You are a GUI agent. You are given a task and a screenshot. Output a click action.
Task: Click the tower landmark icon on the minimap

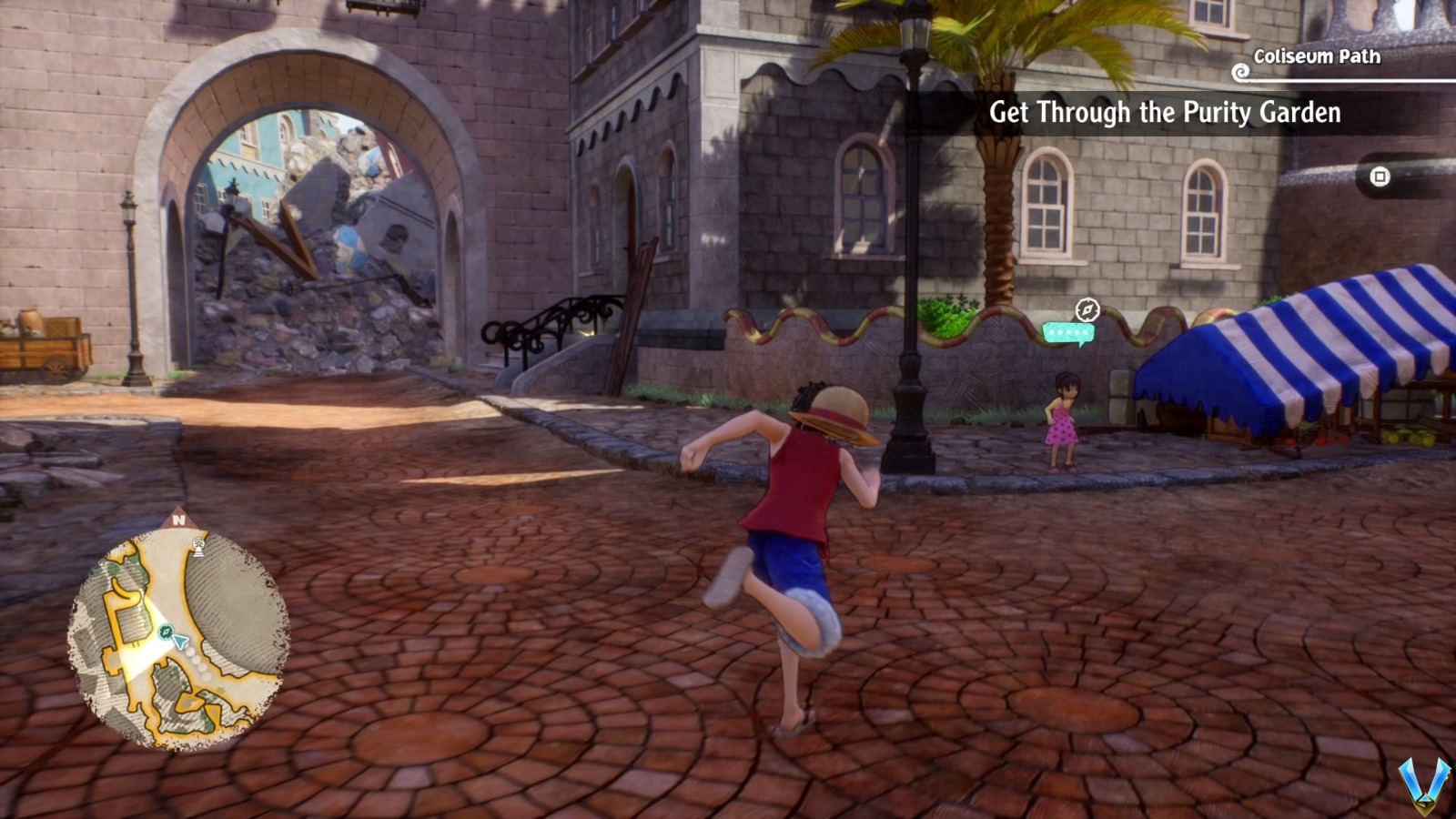[x=198, y=546]
